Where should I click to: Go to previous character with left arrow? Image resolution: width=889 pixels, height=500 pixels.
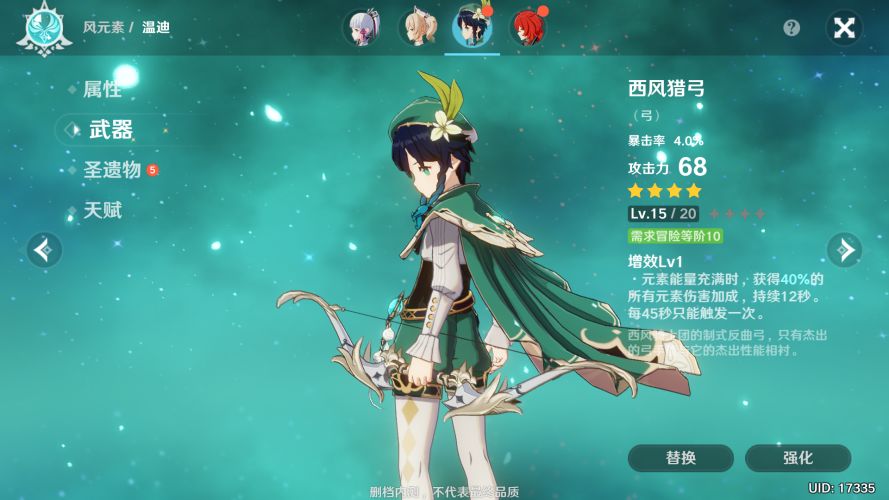point(44,249)
